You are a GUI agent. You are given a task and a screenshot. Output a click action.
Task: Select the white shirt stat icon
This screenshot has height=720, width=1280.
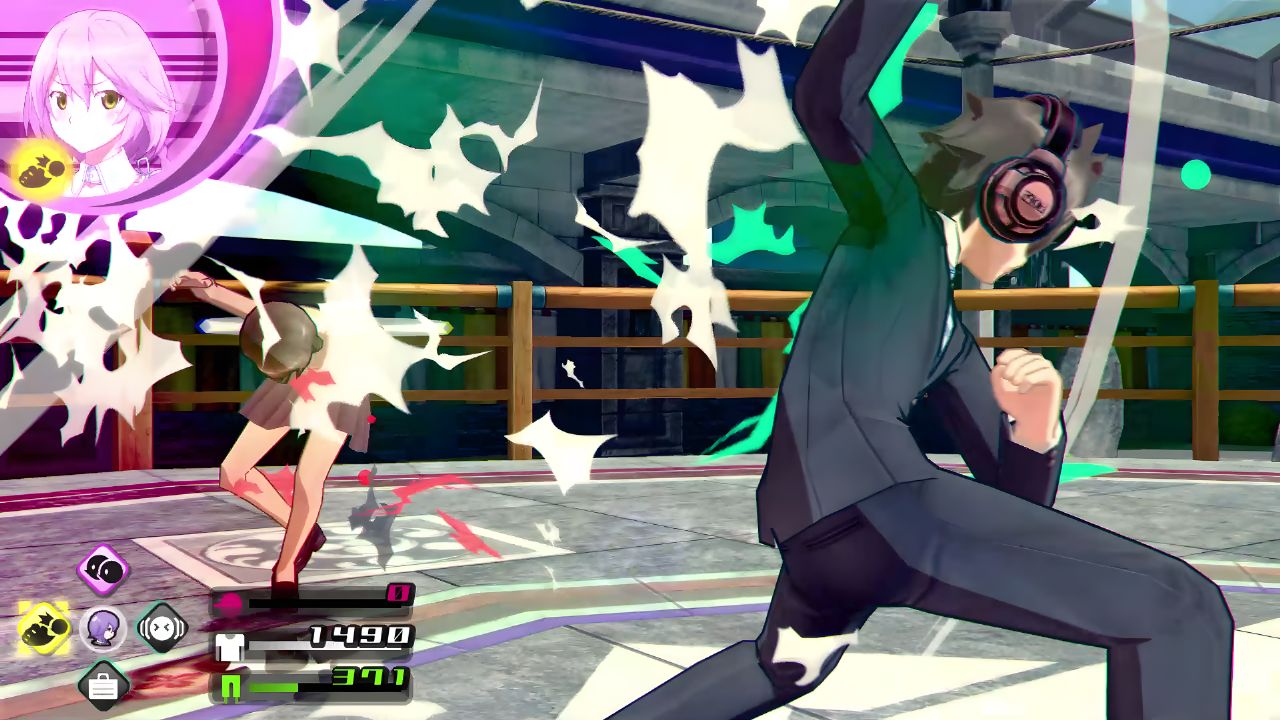click(228, 649)
